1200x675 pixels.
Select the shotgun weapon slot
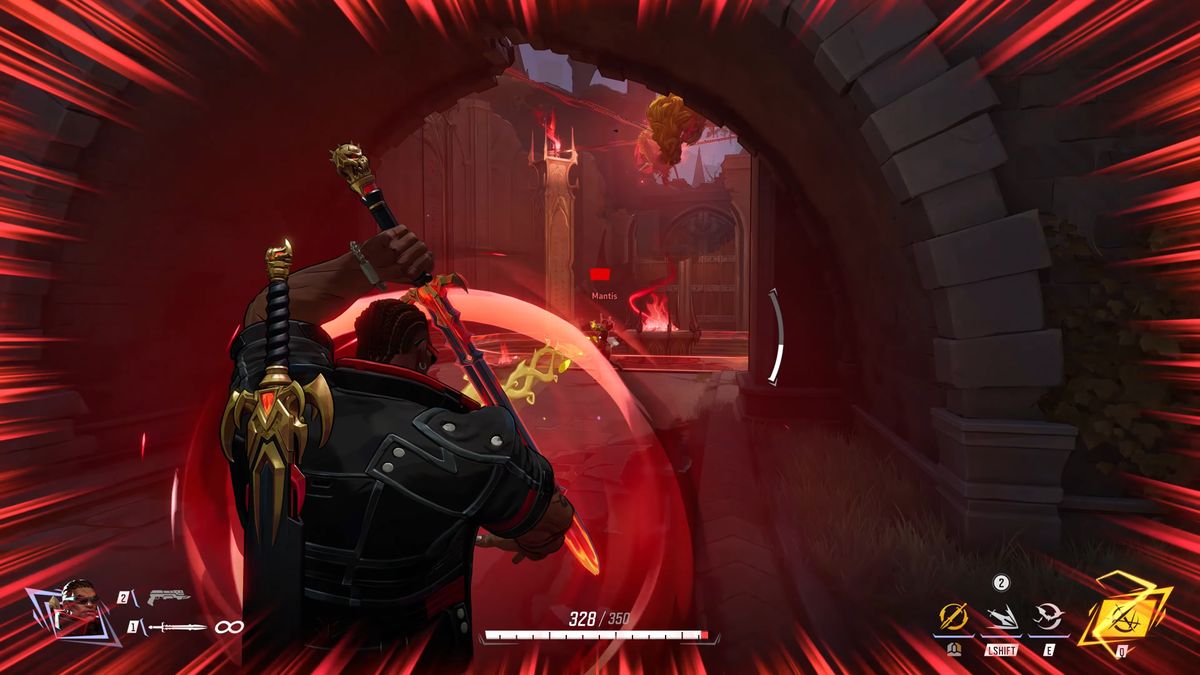pyautogui.click(x=168, y=597)
